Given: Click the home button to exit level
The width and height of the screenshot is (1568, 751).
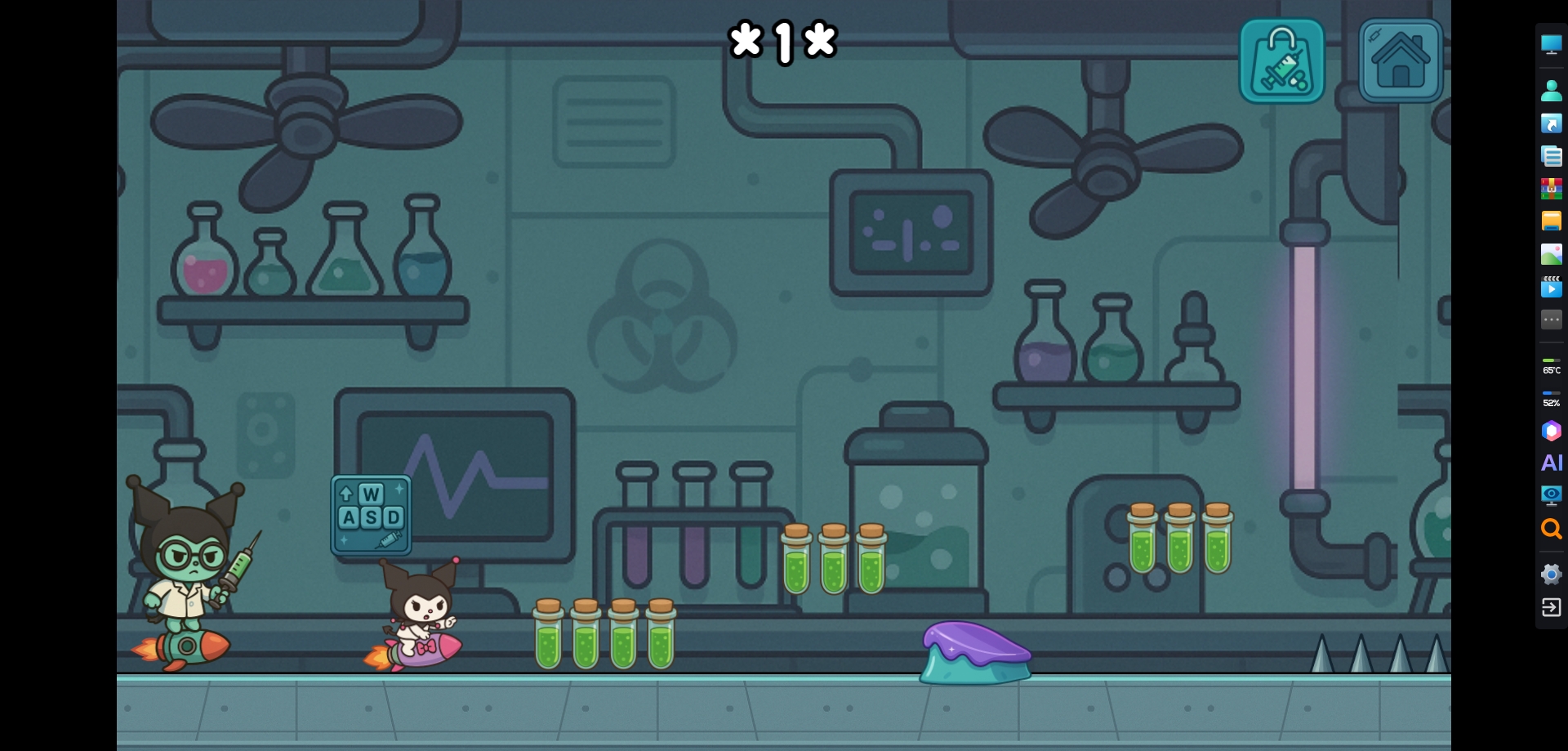Looking at the screenshot, I should click(1399, 60).
